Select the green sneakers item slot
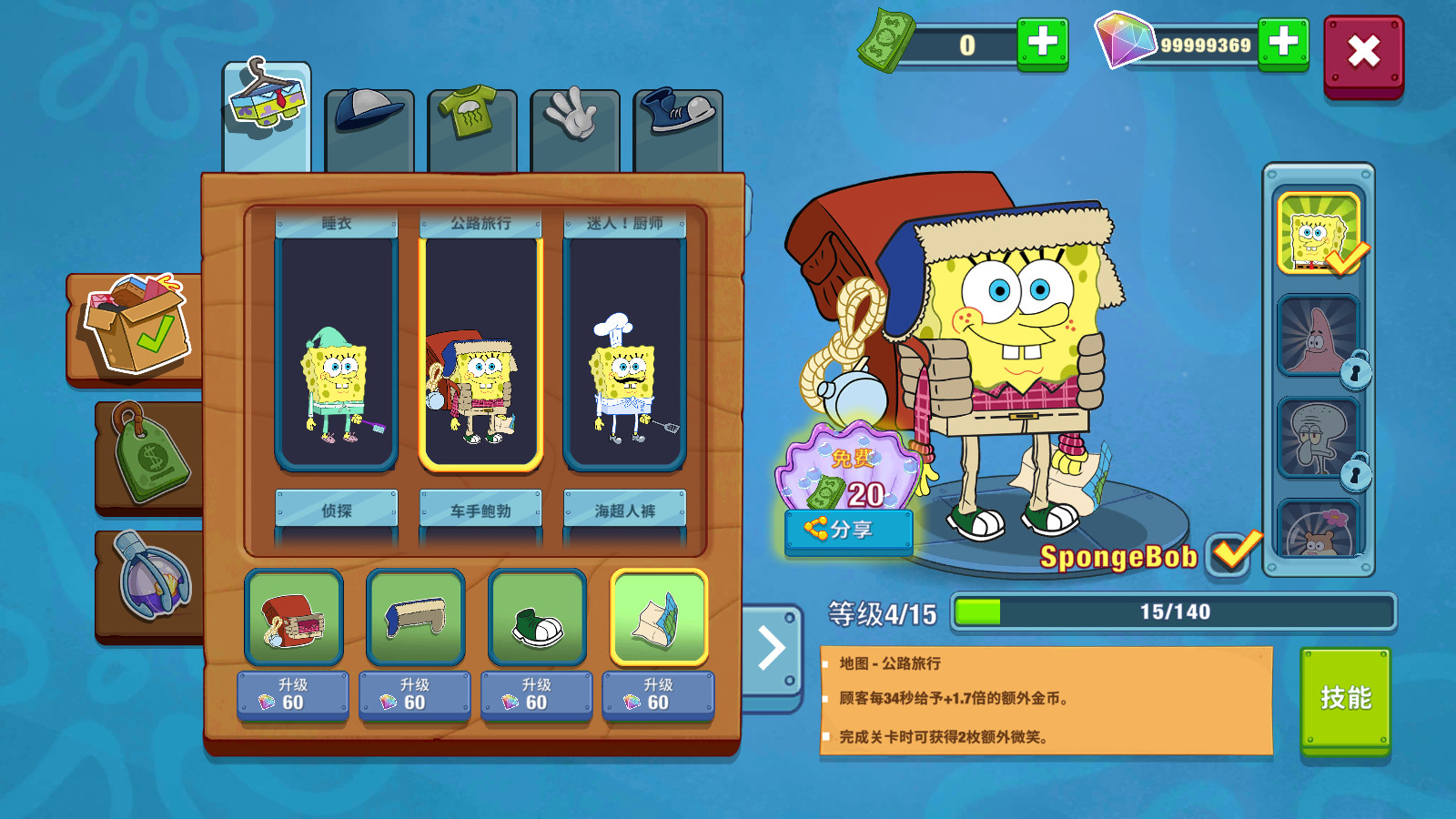The image size is (1456, 819). click(x=537, y=619)
